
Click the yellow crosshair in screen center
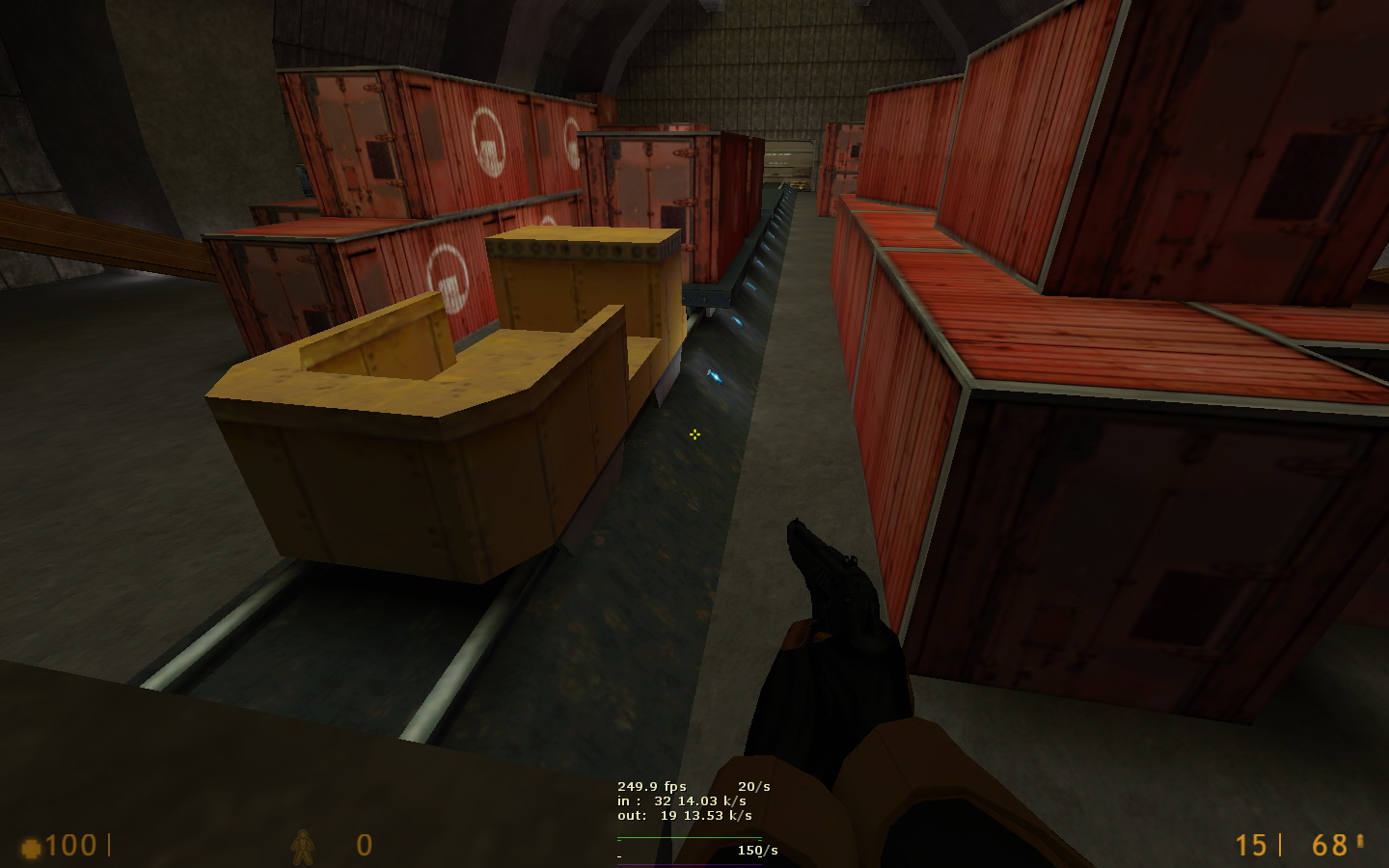(694, 435)
